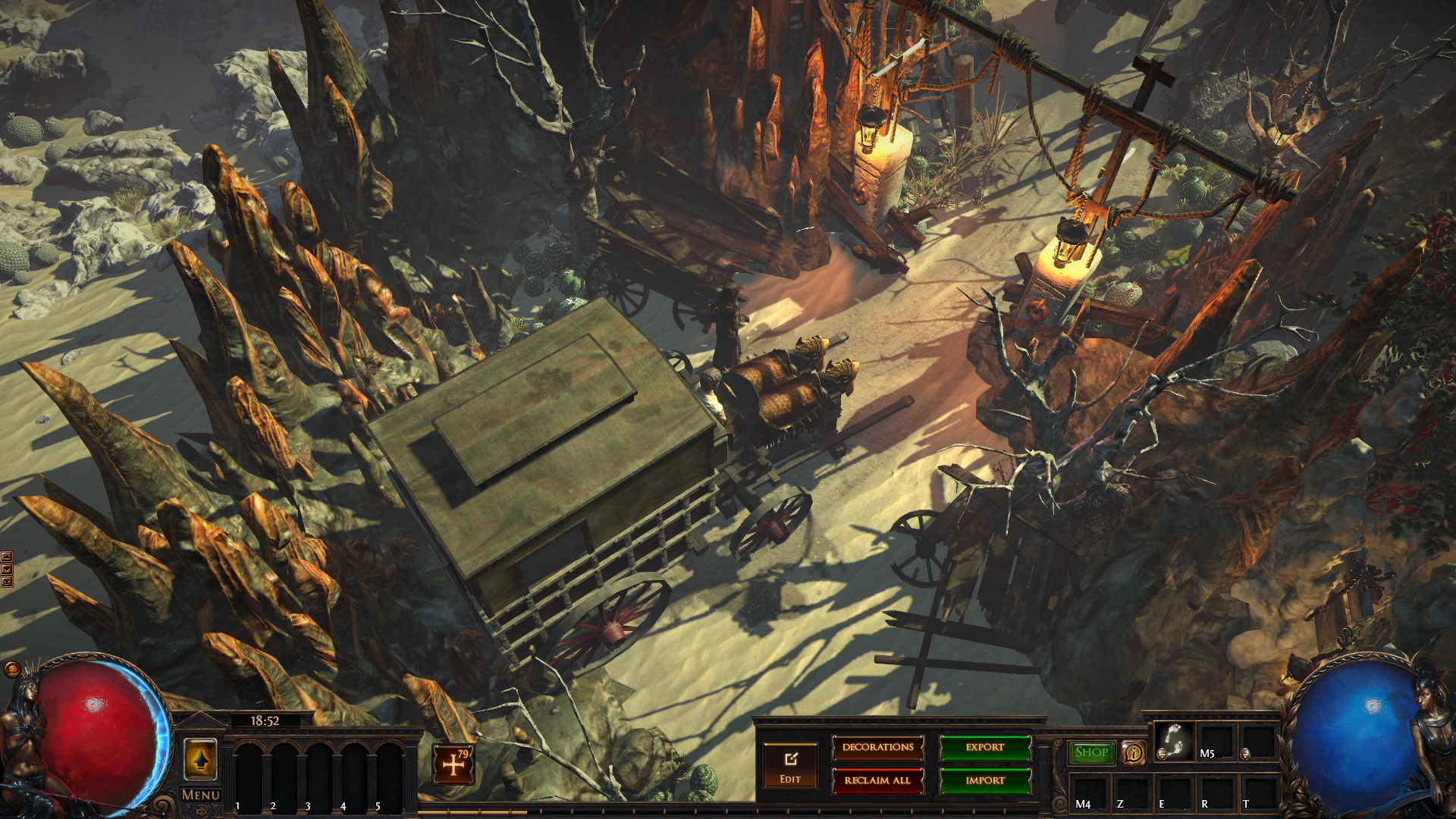Open the green Shop button
Viewport: 1456px width, 819px height.
(1091, 752)
